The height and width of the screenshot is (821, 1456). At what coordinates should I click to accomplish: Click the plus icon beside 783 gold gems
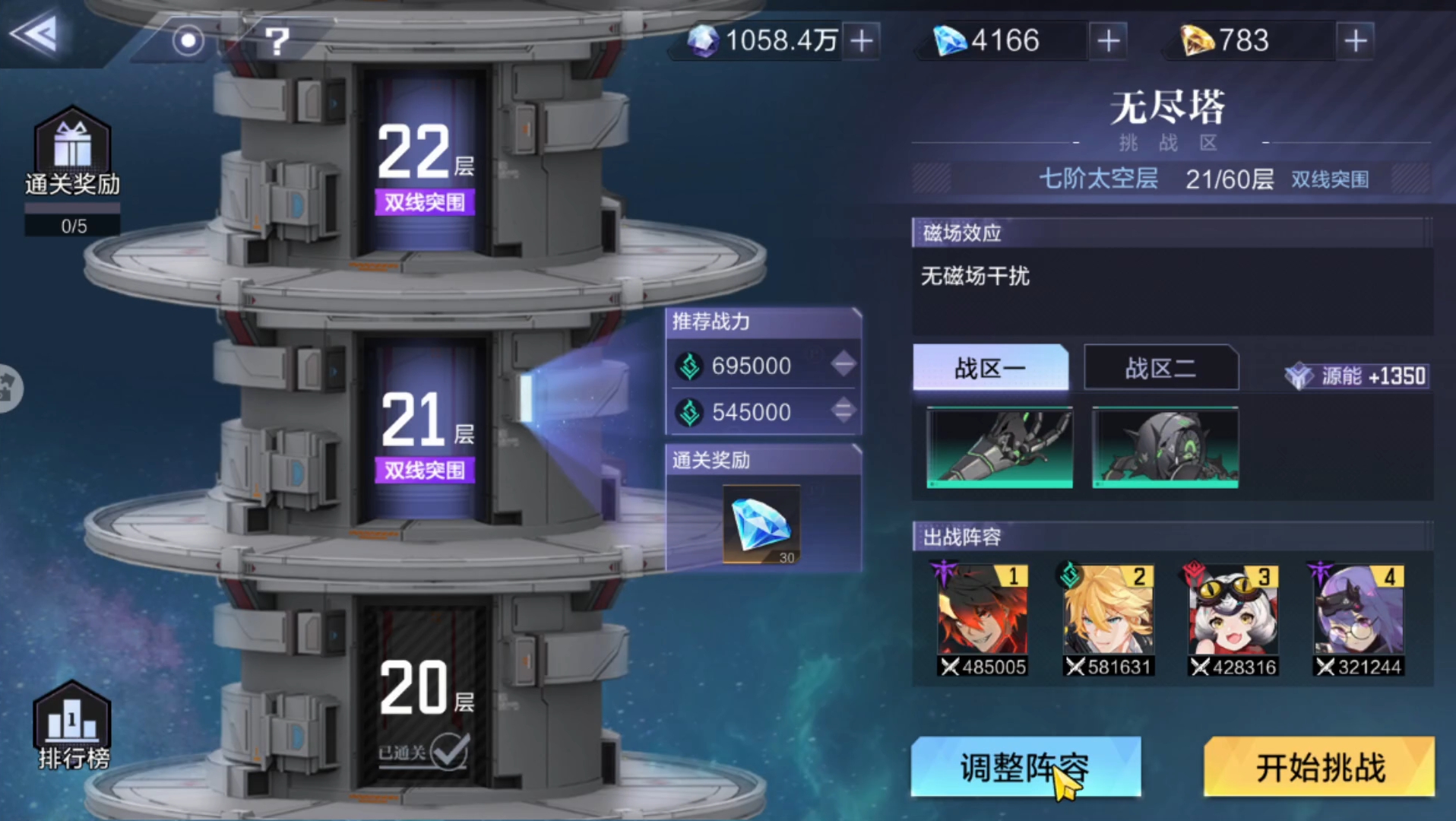point(1355,41)
